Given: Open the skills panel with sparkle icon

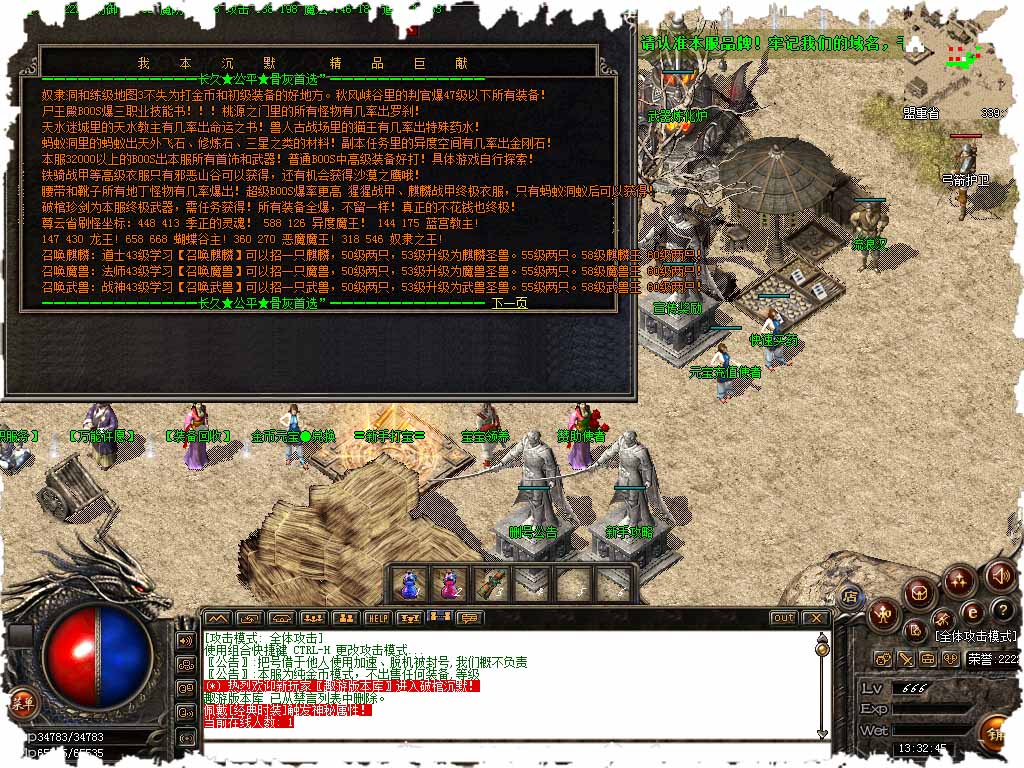Looking at the screenshot, I should click(x=959, y=580).
